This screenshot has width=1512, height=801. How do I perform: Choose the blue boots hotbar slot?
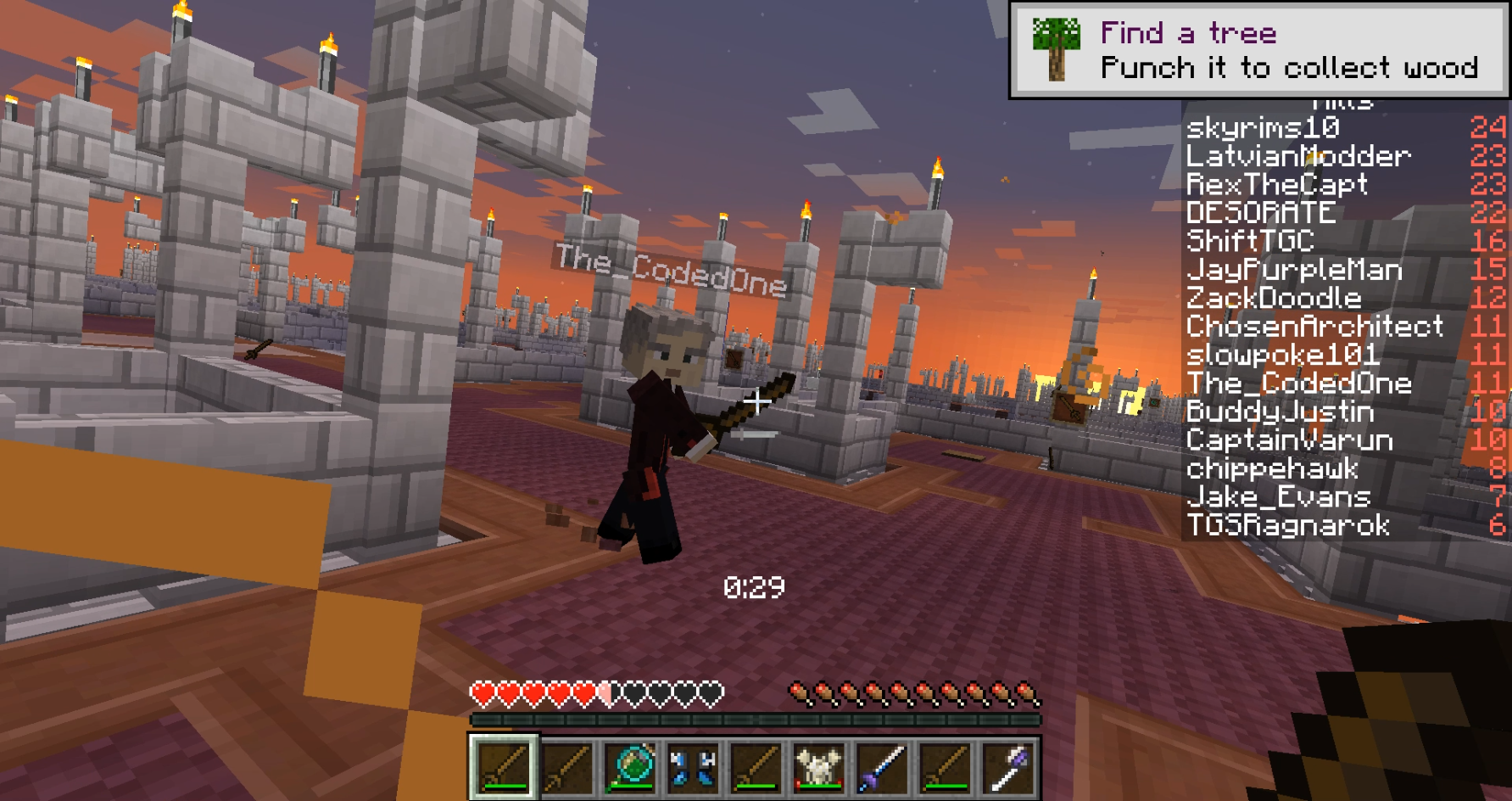(x=692, y=766)
